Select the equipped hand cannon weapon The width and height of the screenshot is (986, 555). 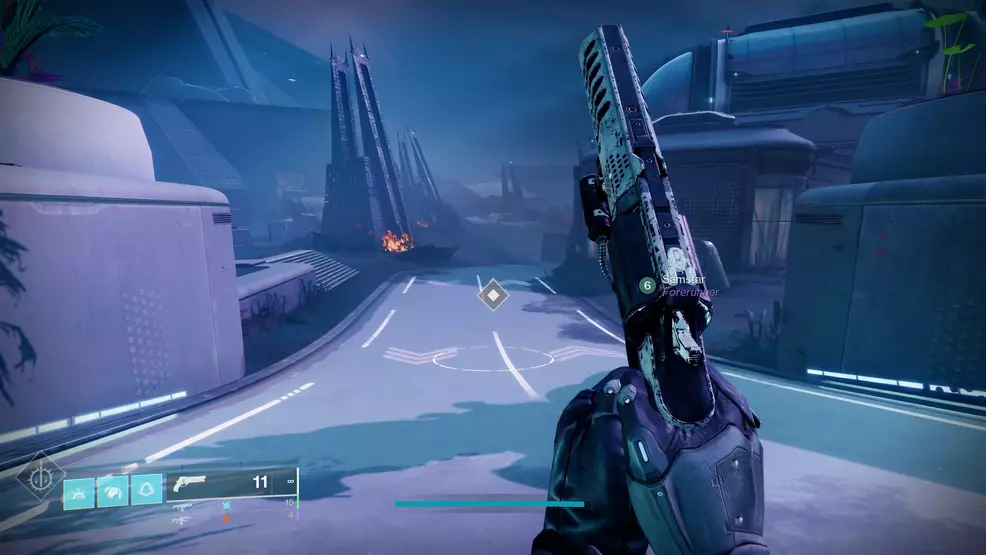(x=189, y=484)
